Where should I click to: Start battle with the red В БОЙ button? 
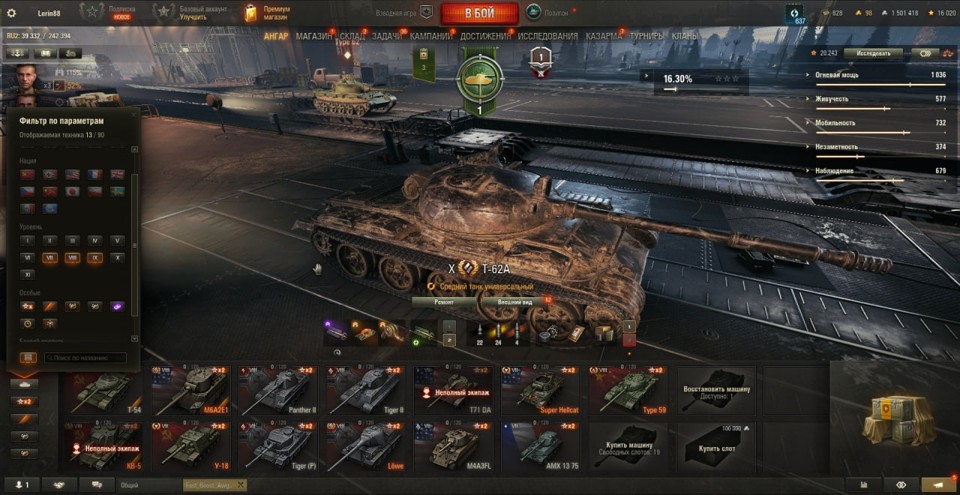pyautogui.click(x=479, y=12)
